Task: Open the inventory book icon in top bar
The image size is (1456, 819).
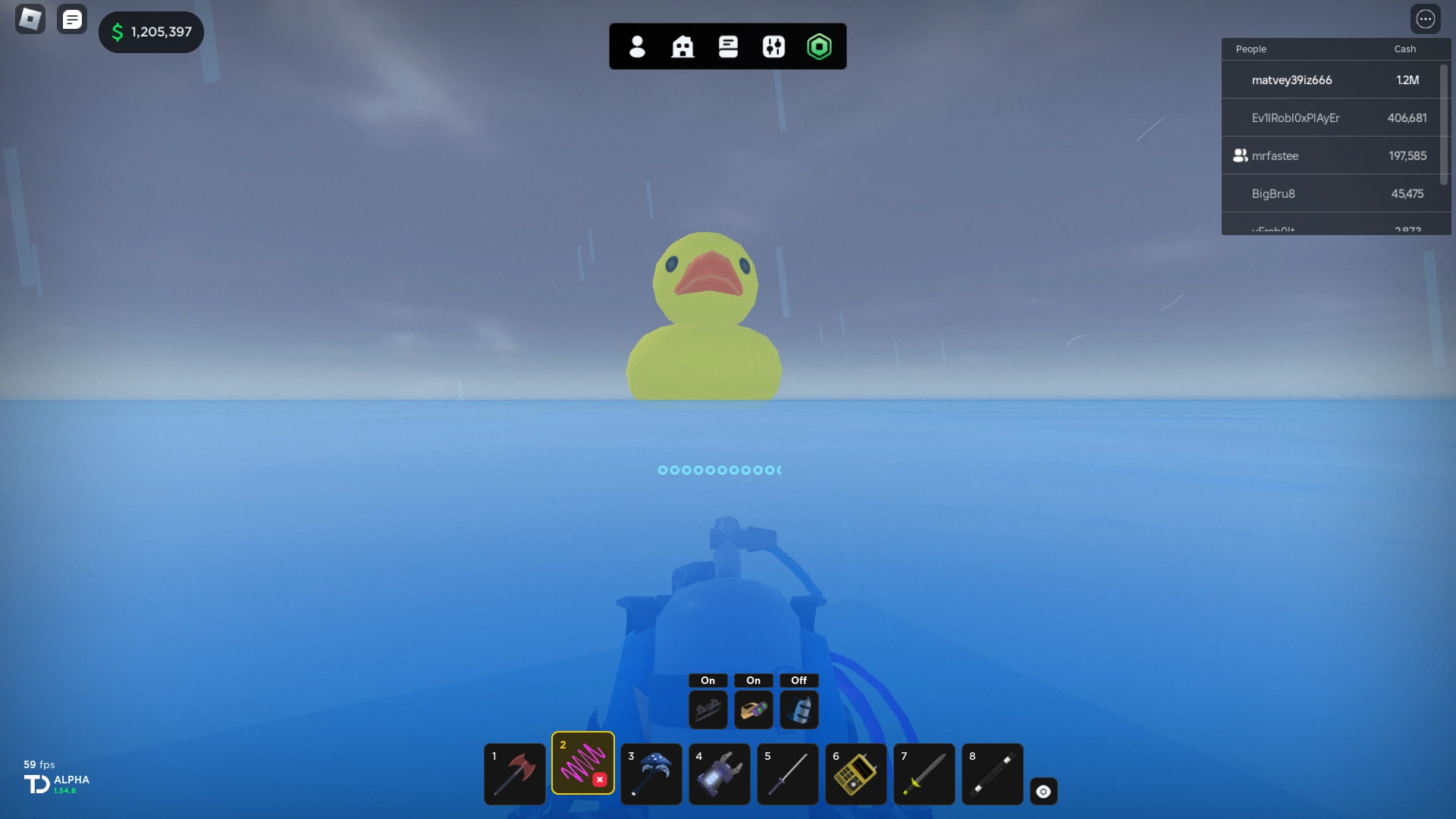Action: (728, 46)
